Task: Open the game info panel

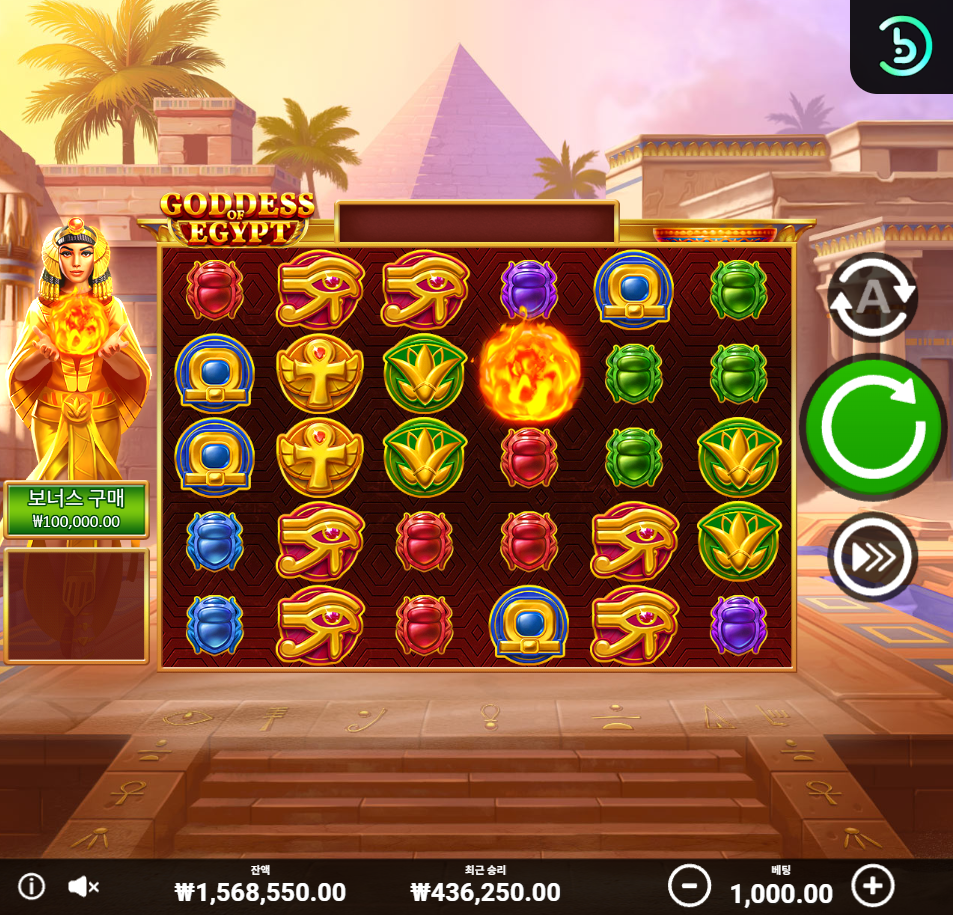Action: tap(32, 886)
